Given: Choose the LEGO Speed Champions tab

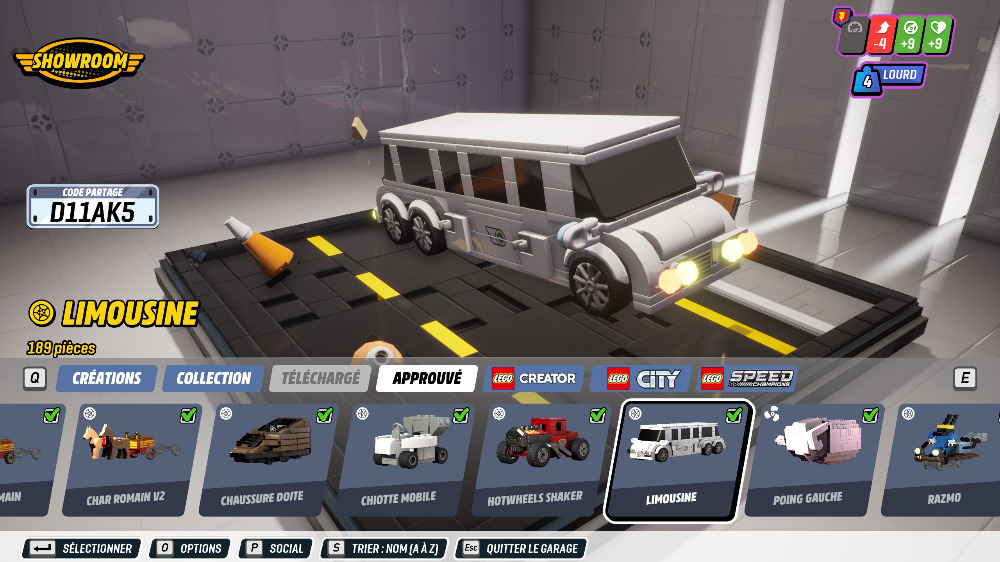Looking at the screenshot, I should [748, 378].
